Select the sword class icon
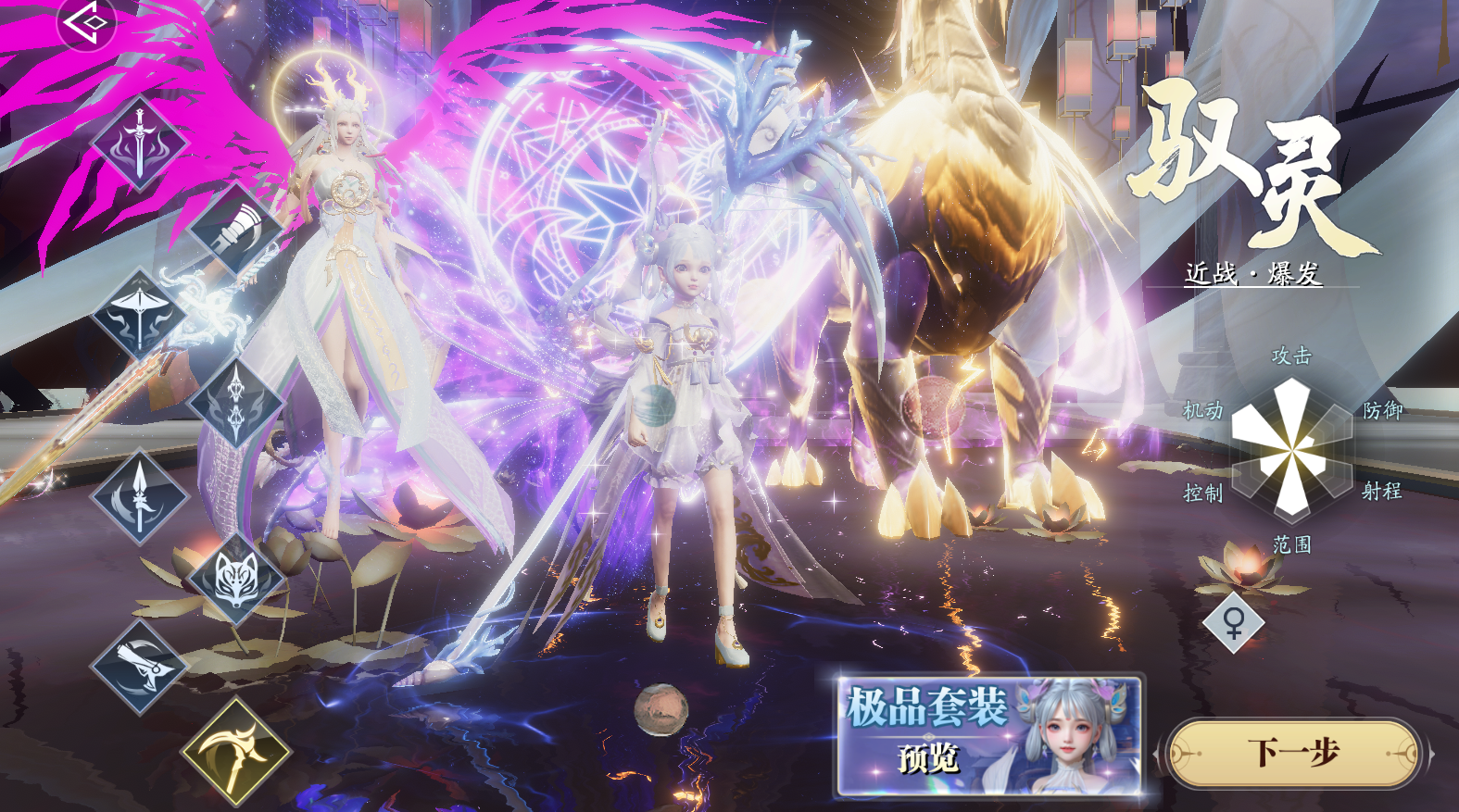 pos(140,144)
